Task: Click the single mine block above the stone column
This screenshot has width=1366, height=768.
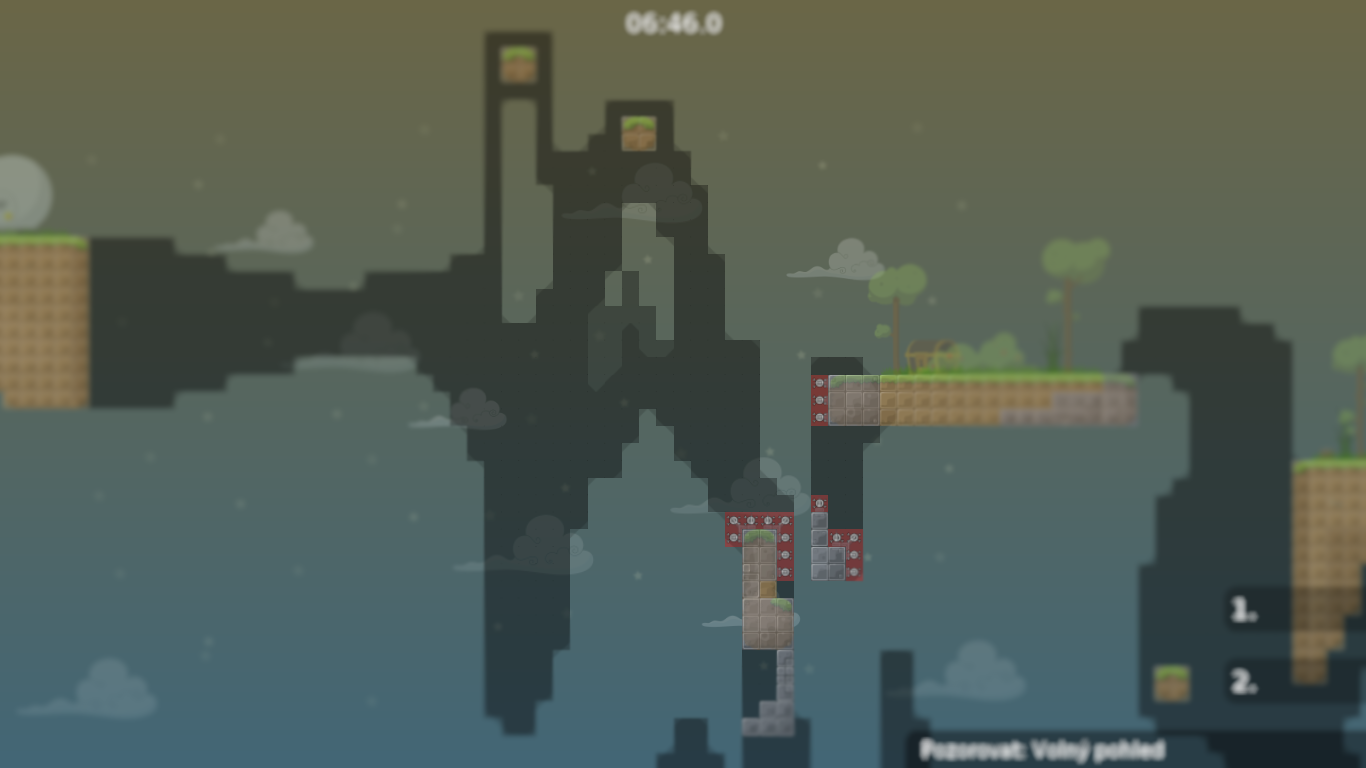Action: (x=822, y=504)
